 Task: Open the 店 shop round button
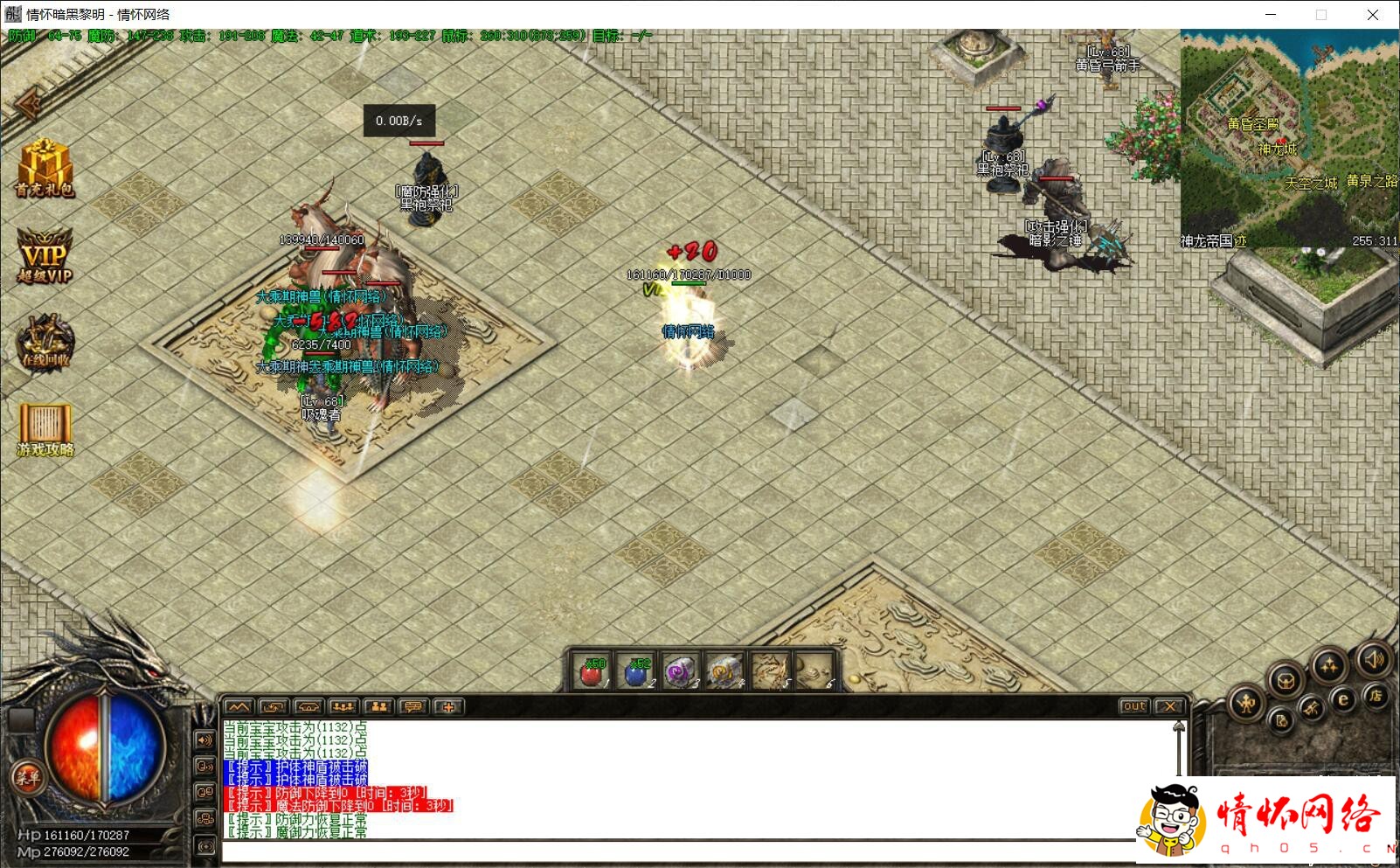1376,697
